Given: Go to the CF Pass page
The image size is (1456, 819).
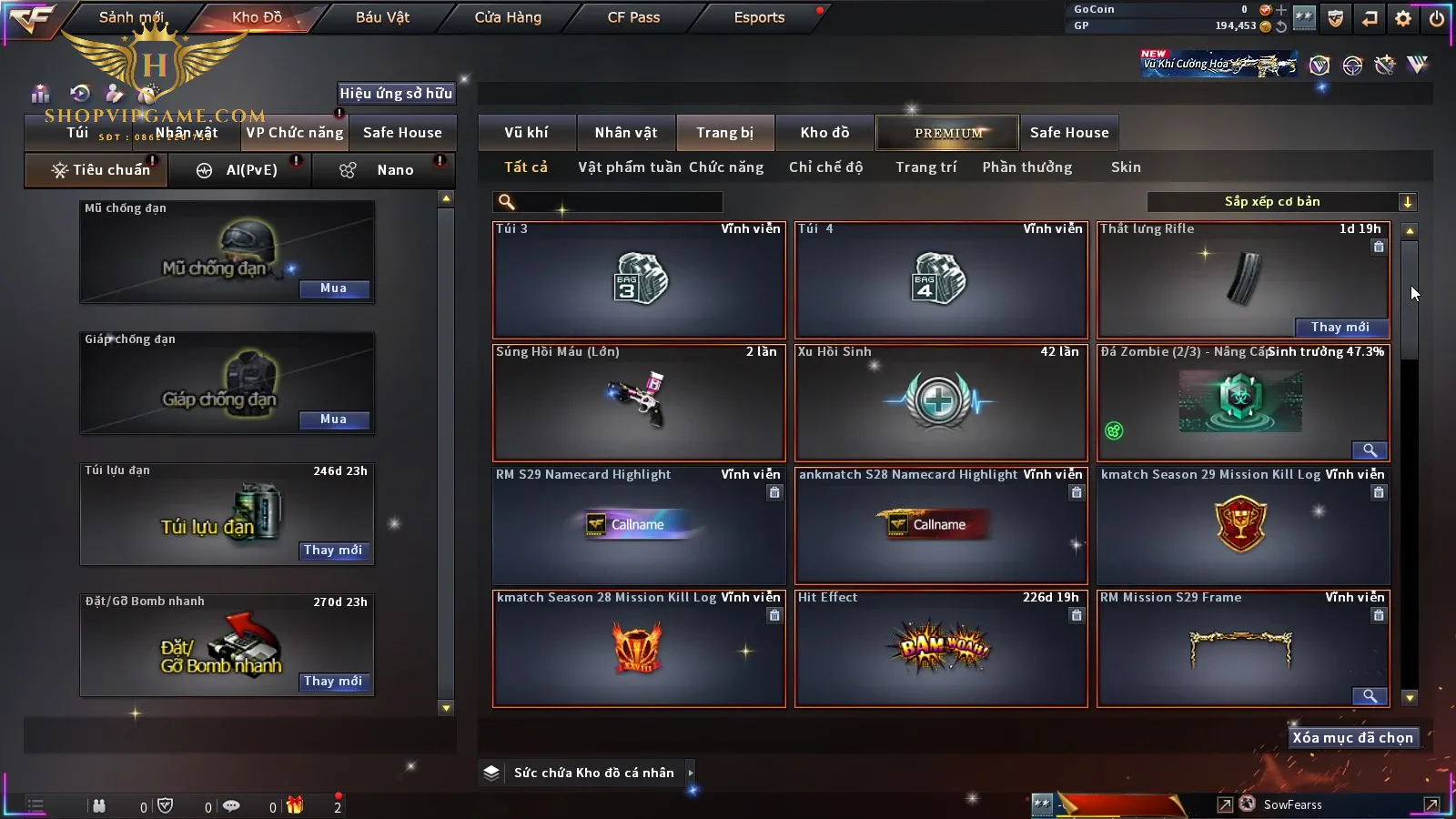Looking at the screenshot, I should (633, 17).
